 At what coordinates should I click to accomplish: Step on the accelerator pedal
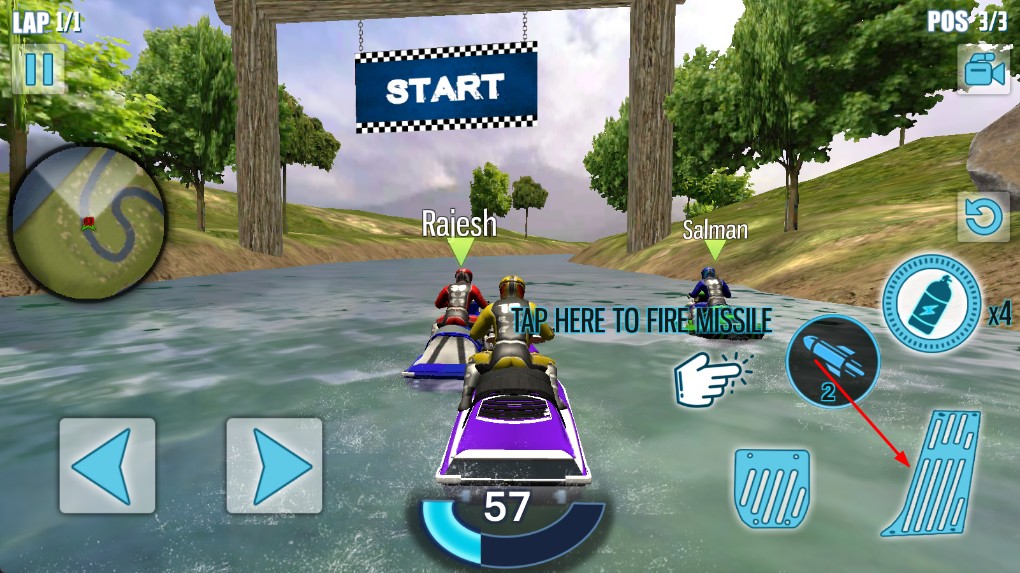pyautogui.click(x=933, y=474)
